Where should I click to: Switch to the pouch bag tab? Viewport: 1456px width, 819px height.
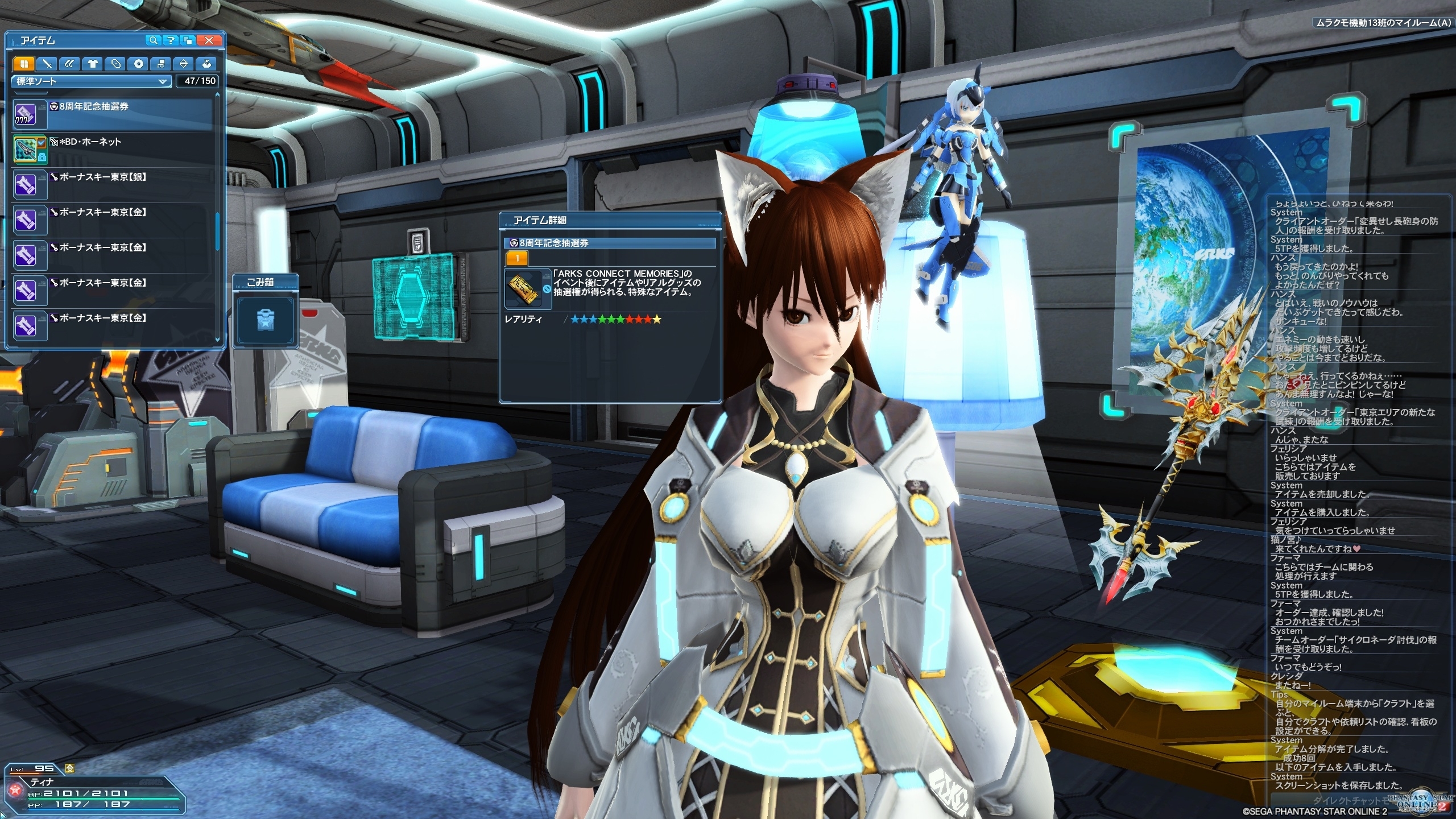tap(206, 64)
